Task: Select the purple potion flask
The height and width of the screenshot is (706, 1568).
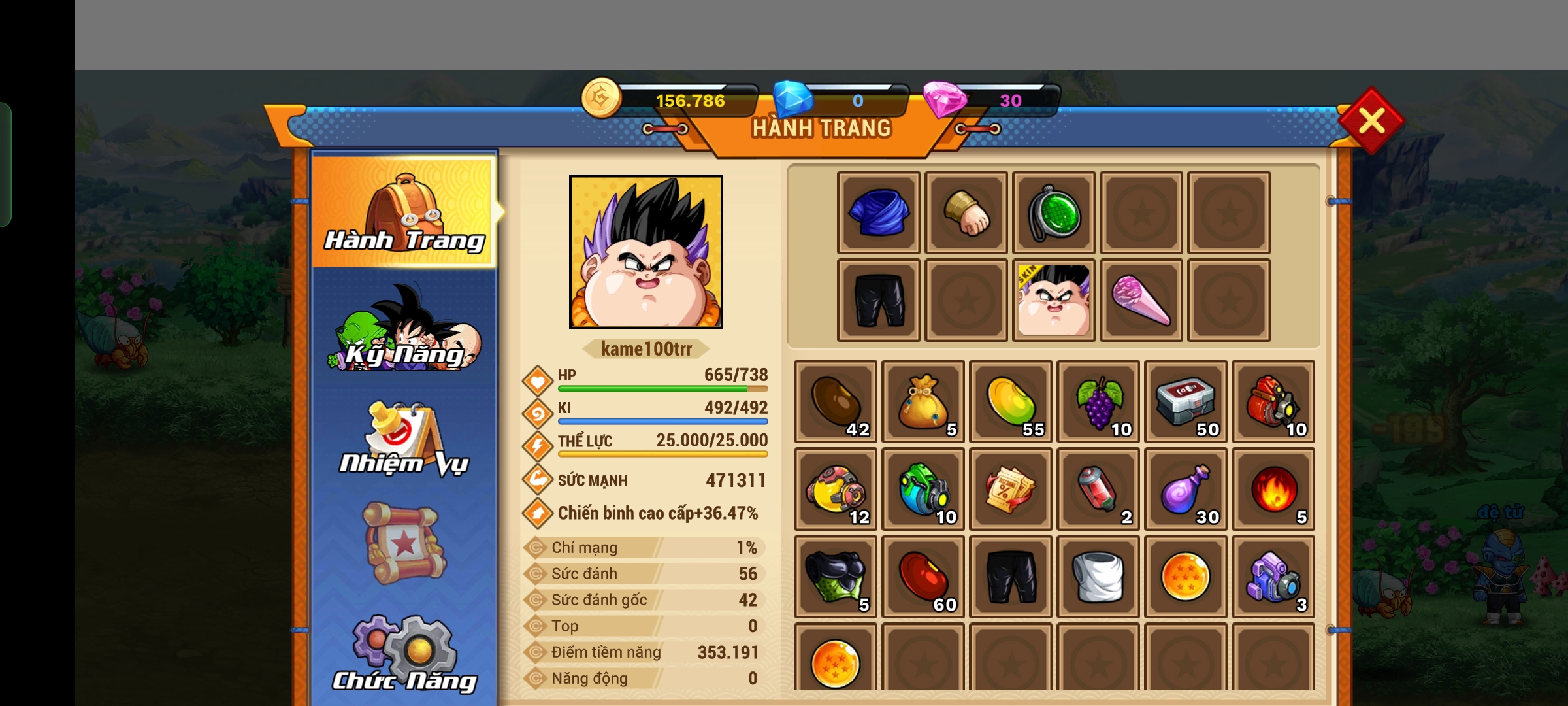Action: click(x=1186, y=489)
